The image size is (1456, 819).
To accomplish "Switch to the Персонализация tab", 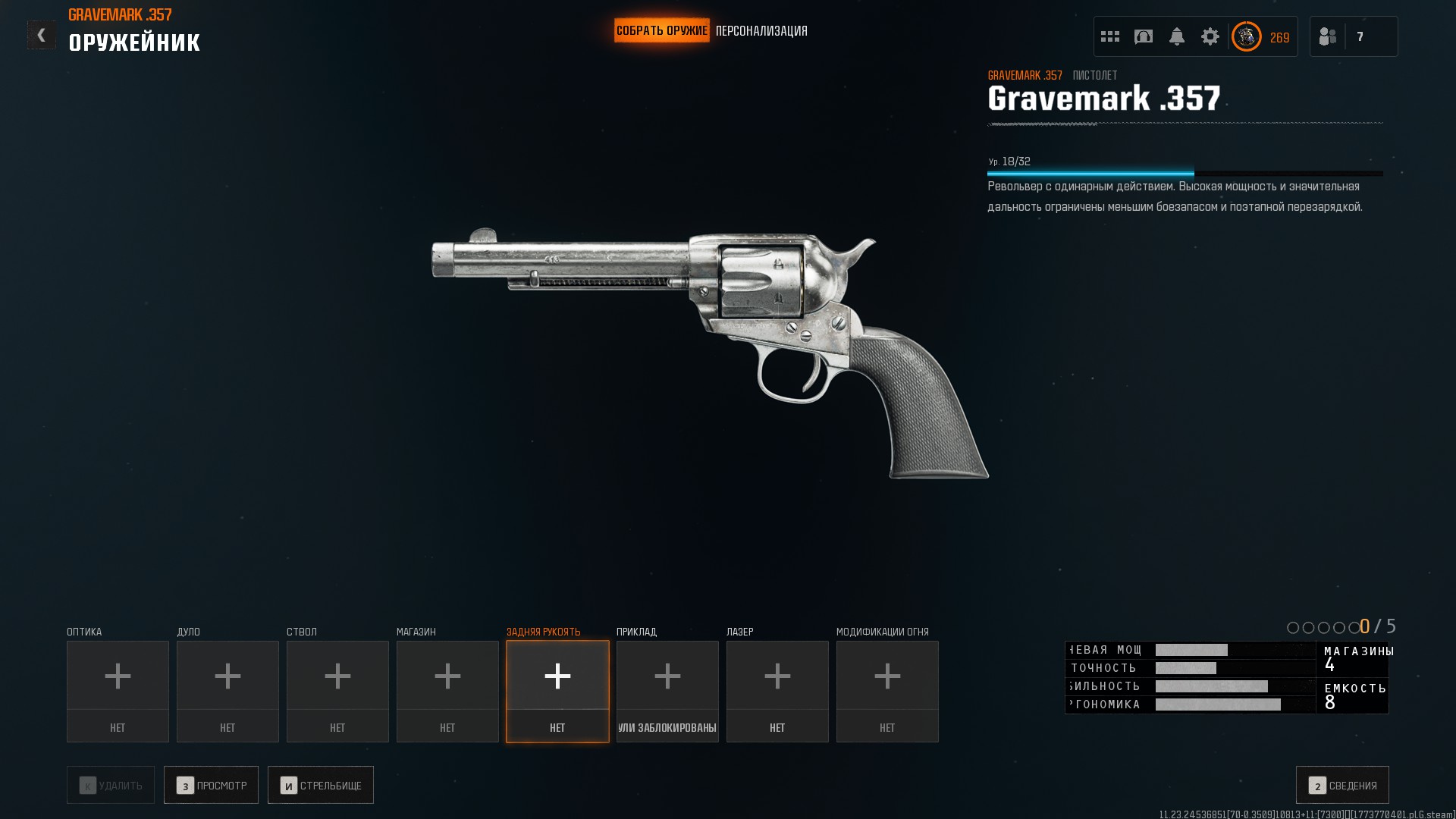I will point(761,31).
